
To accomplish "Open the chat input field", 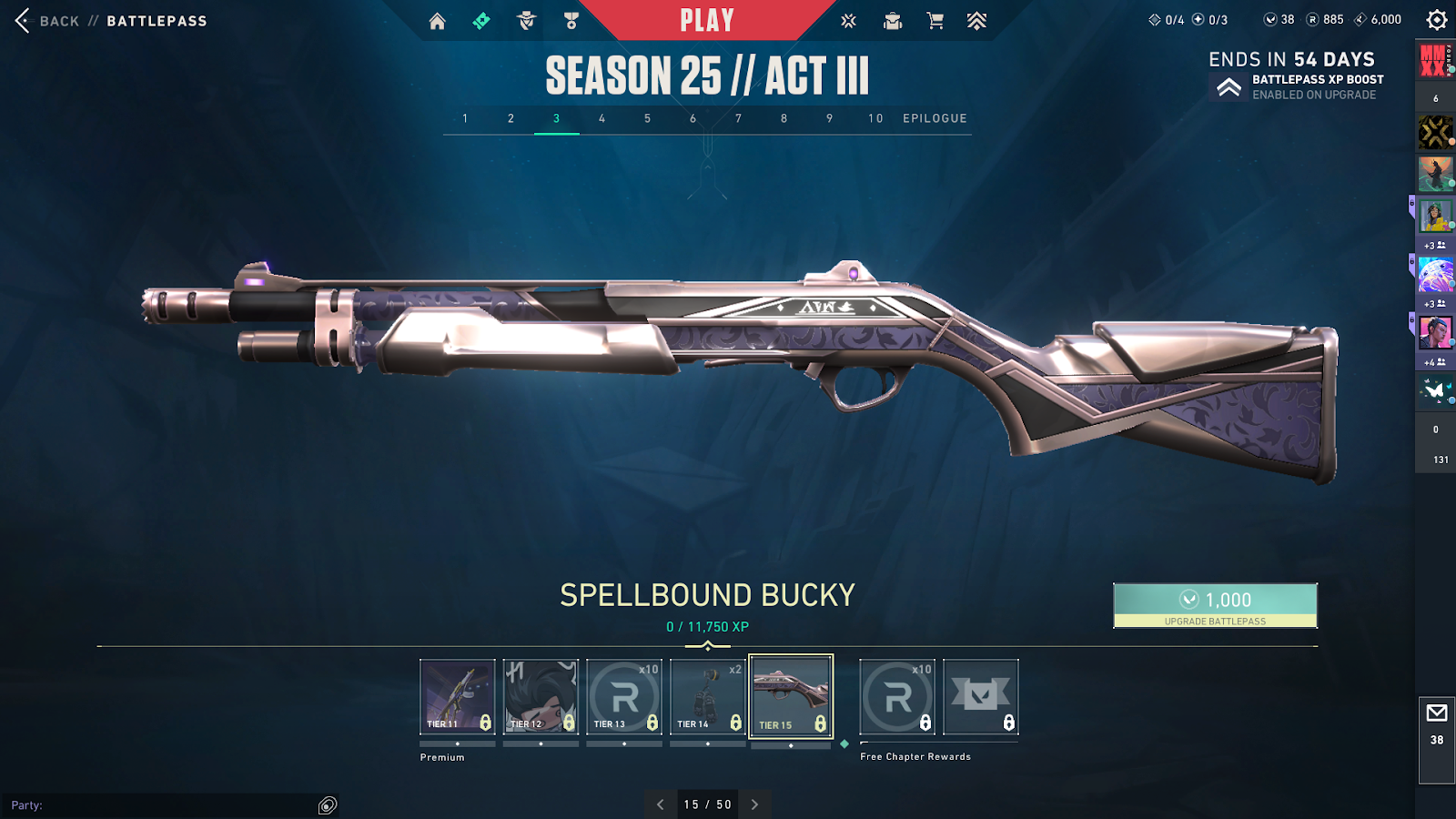I will [x=164, y=805].
